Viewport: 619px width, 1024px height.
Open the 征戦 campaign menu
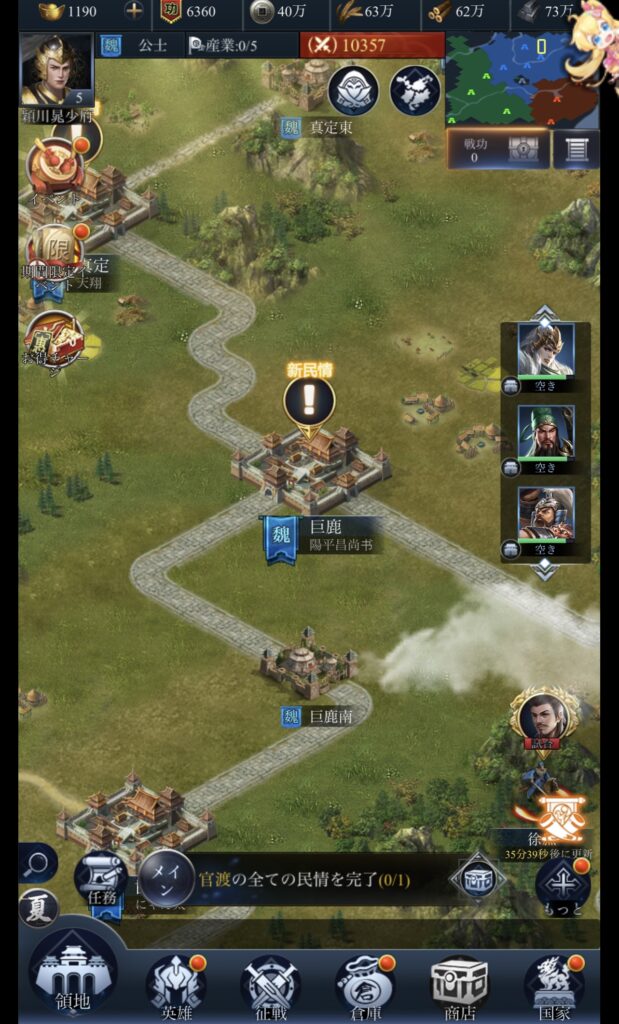click(270, 985)
